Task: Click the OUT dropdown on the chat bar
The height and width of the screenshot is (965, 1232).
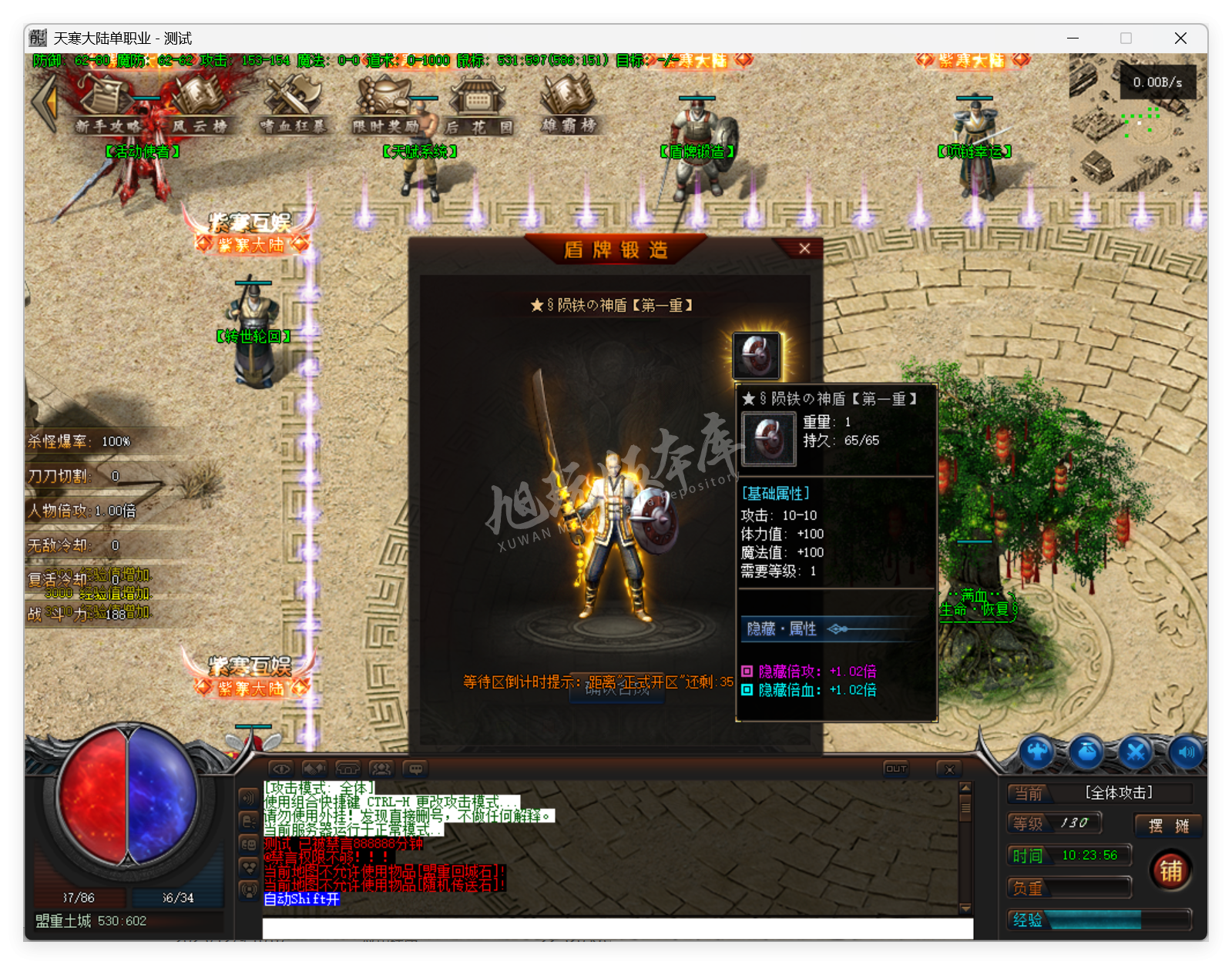Action: tap(898, 768)
